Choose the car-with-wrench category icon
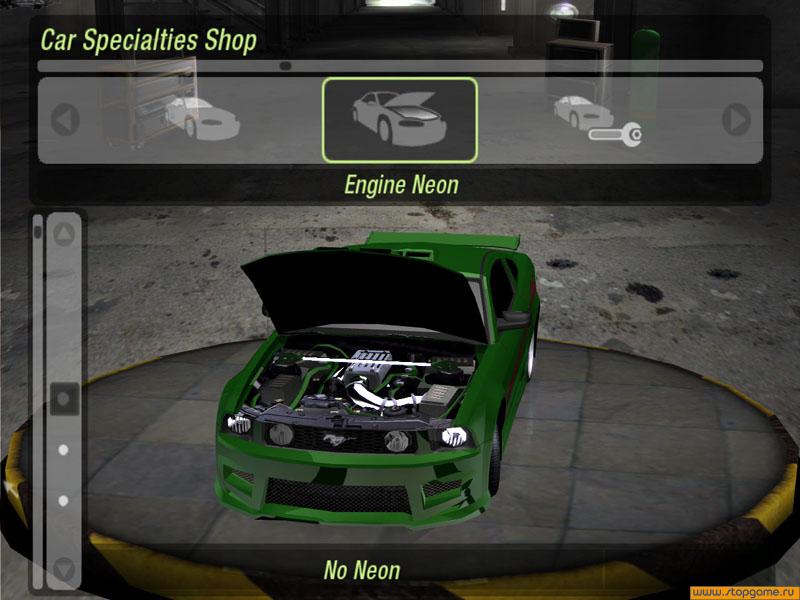 pyautogui.click(x=596, y=120)
